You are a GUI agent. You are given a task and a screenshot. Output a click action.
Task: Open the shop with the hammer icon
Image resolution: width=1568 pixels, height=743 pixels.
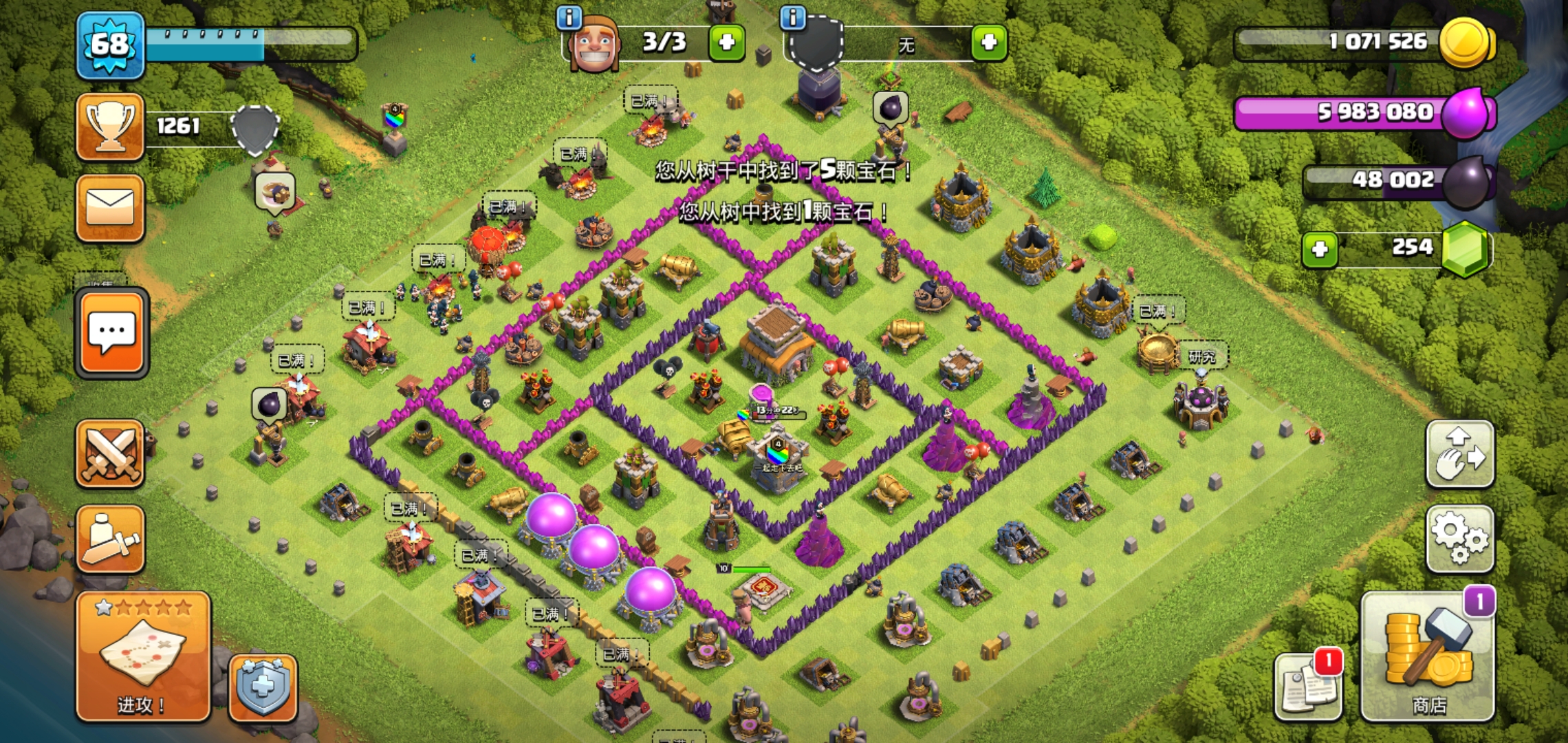[x=1428, y=657]
